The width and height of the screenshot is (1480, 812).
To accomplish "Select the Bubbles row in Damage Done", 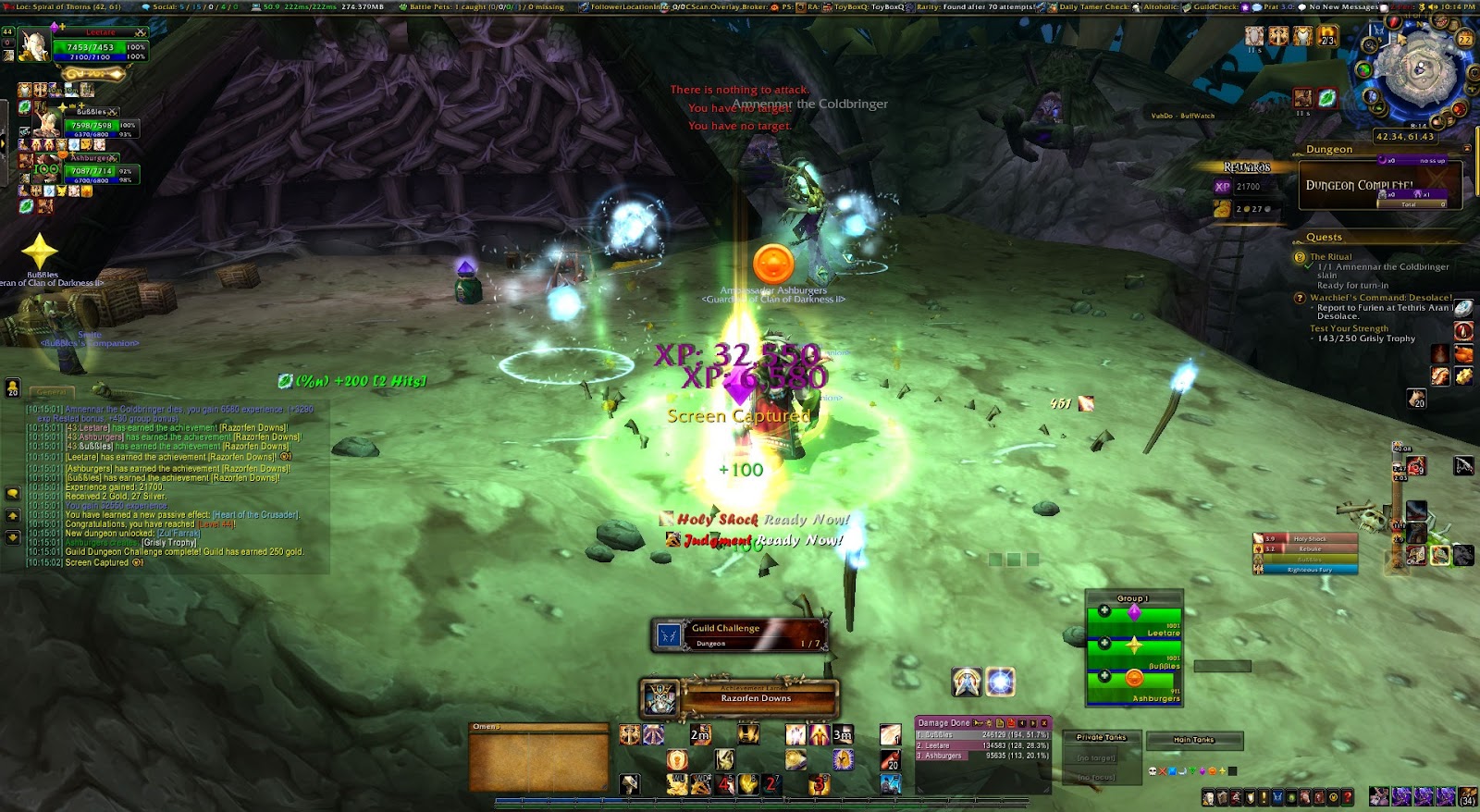I will [x=980, y=734].
